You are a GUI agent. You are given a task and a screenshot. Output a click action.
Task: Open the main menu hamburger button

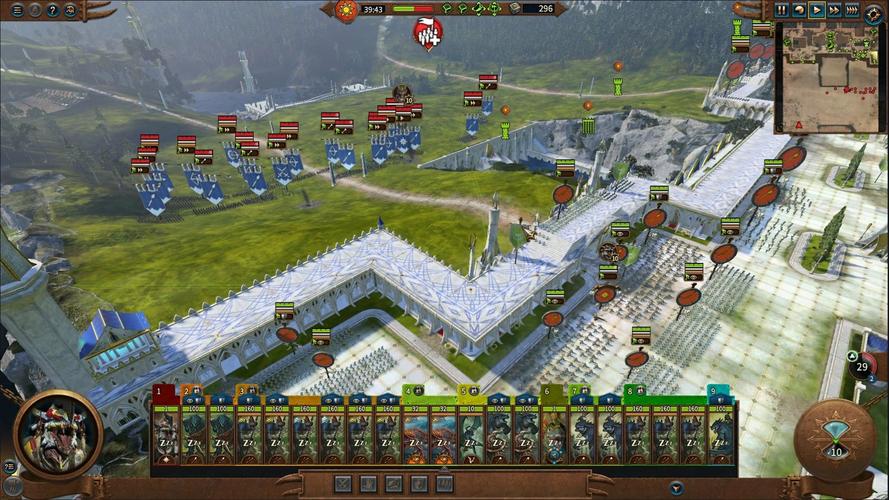click(x=16, y=10)
